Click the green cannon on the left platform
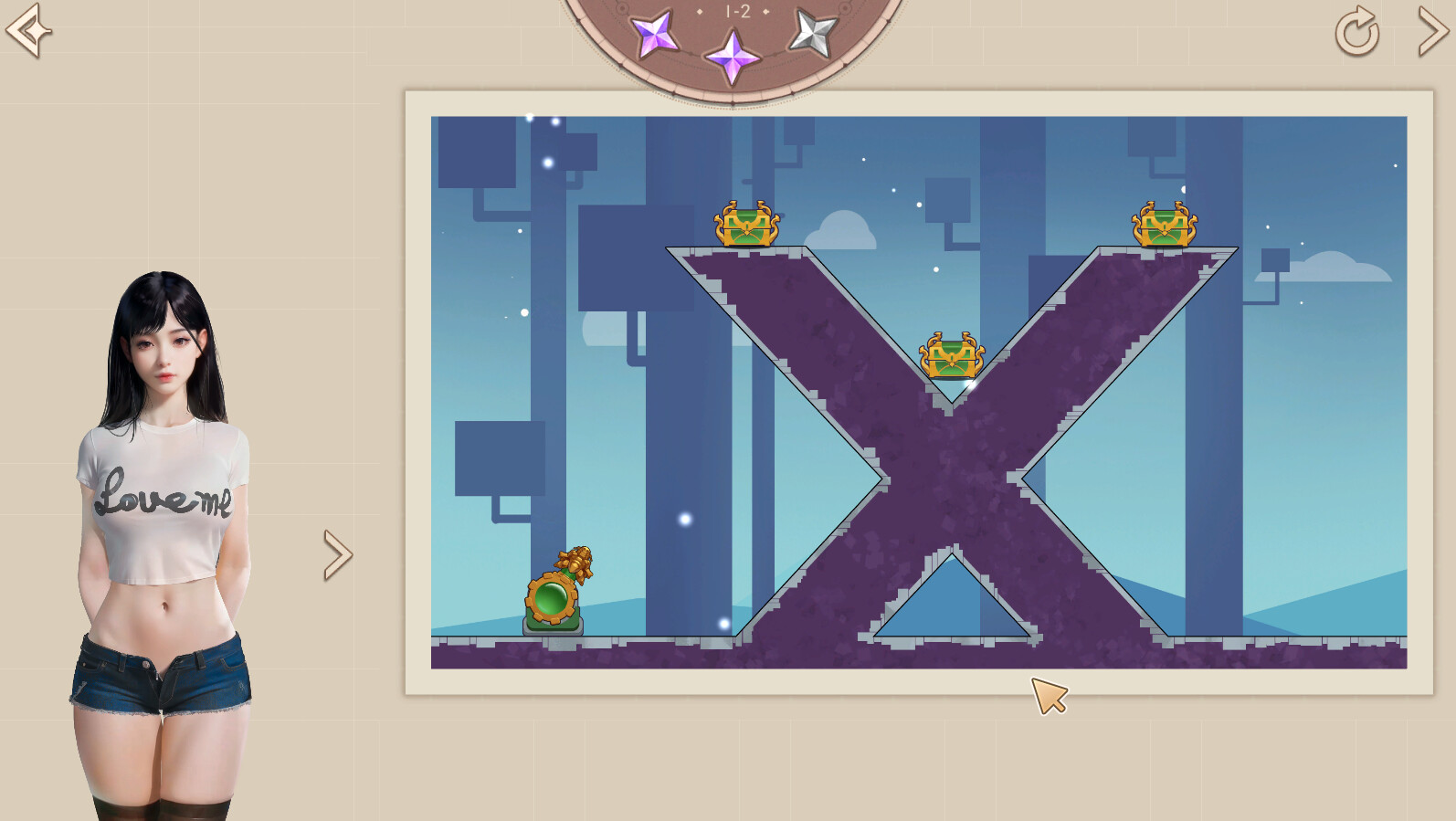1456x821 pixels. coord(552,594)
